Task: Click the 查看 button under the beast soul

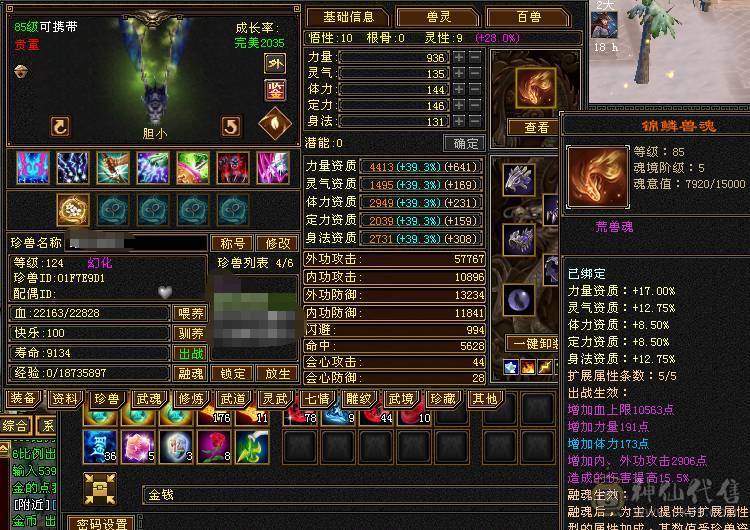Action: (x=536, y=128)
